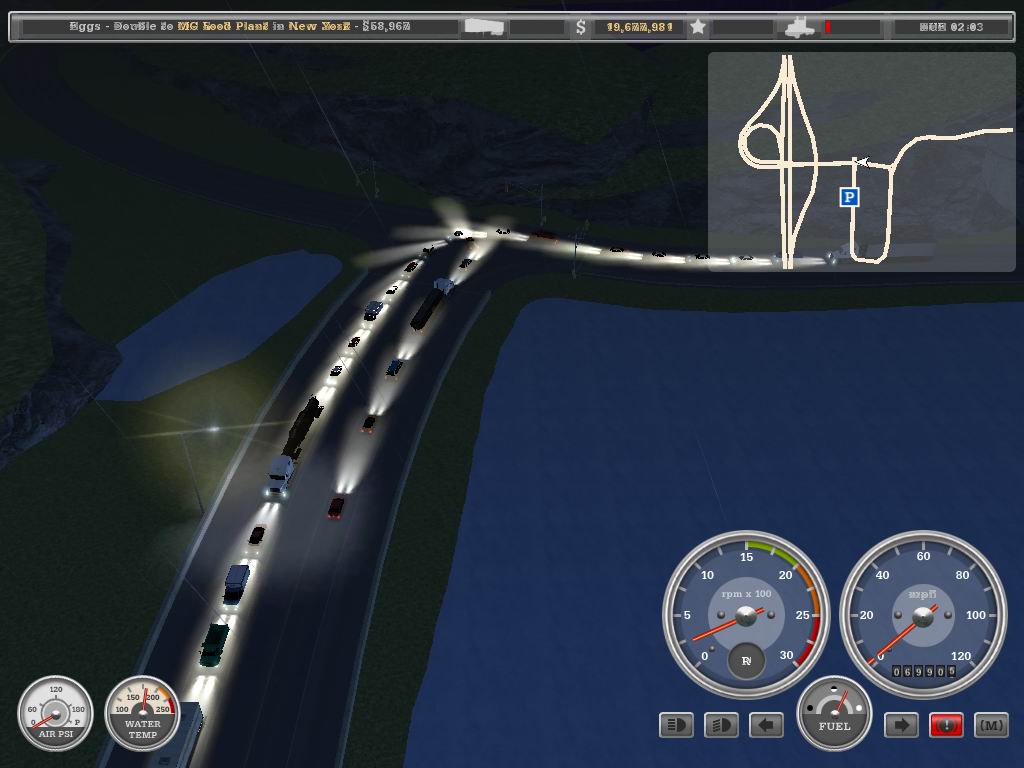
Task: Select the blue parking marker on minimap
Action: point(849,197)
